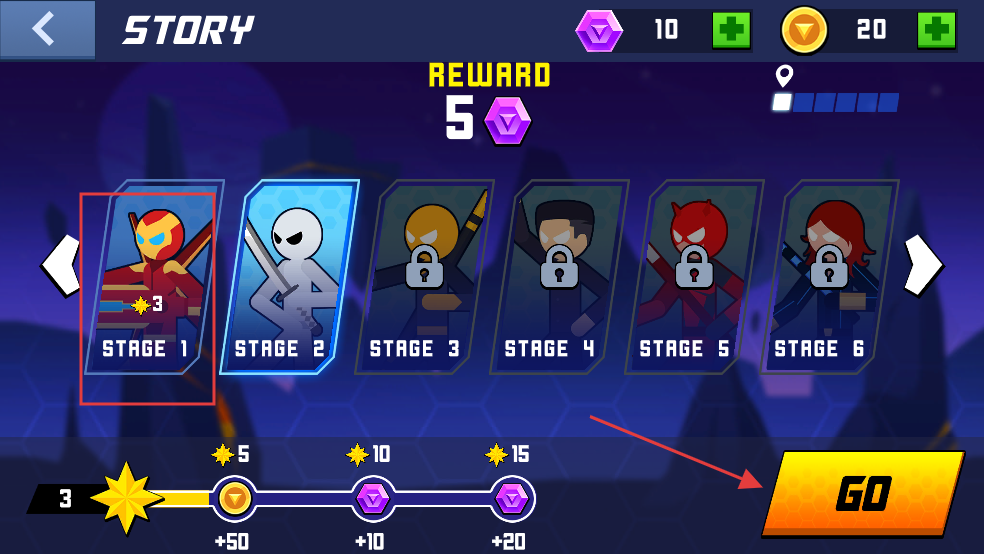984x554 pixels.
Task: Go back using the top-left arrow
Action: (46, 29)
